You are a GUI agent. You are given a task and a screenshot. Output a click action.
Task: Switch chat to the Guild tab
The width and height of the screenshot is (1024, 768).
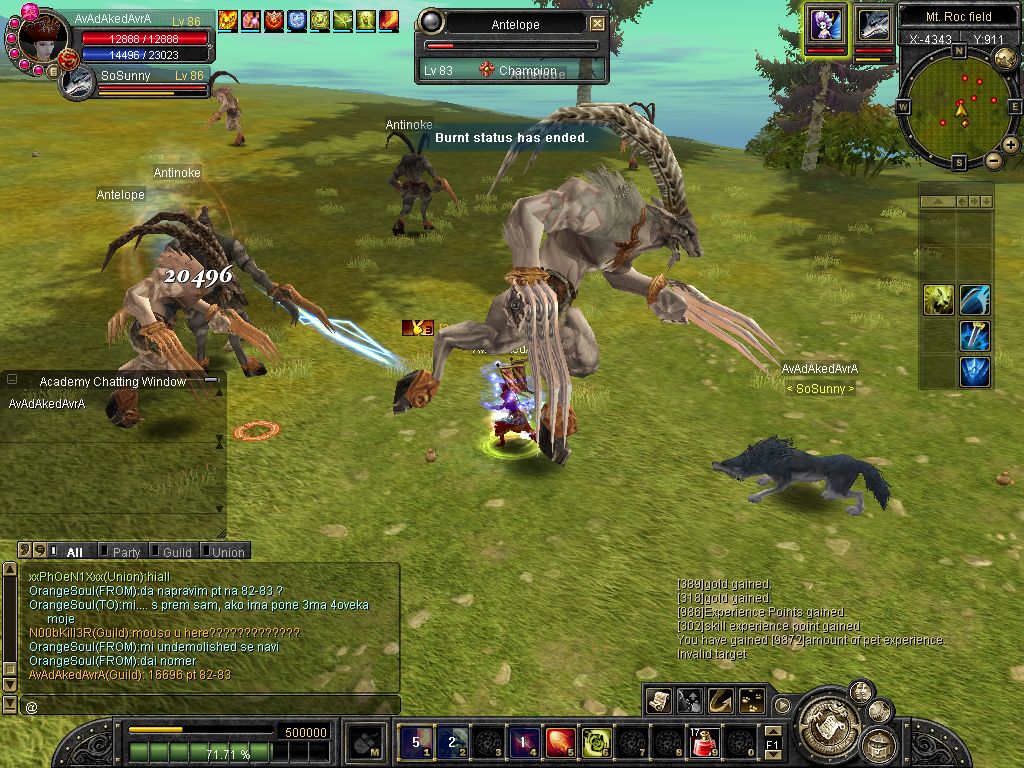coord(177,551)
